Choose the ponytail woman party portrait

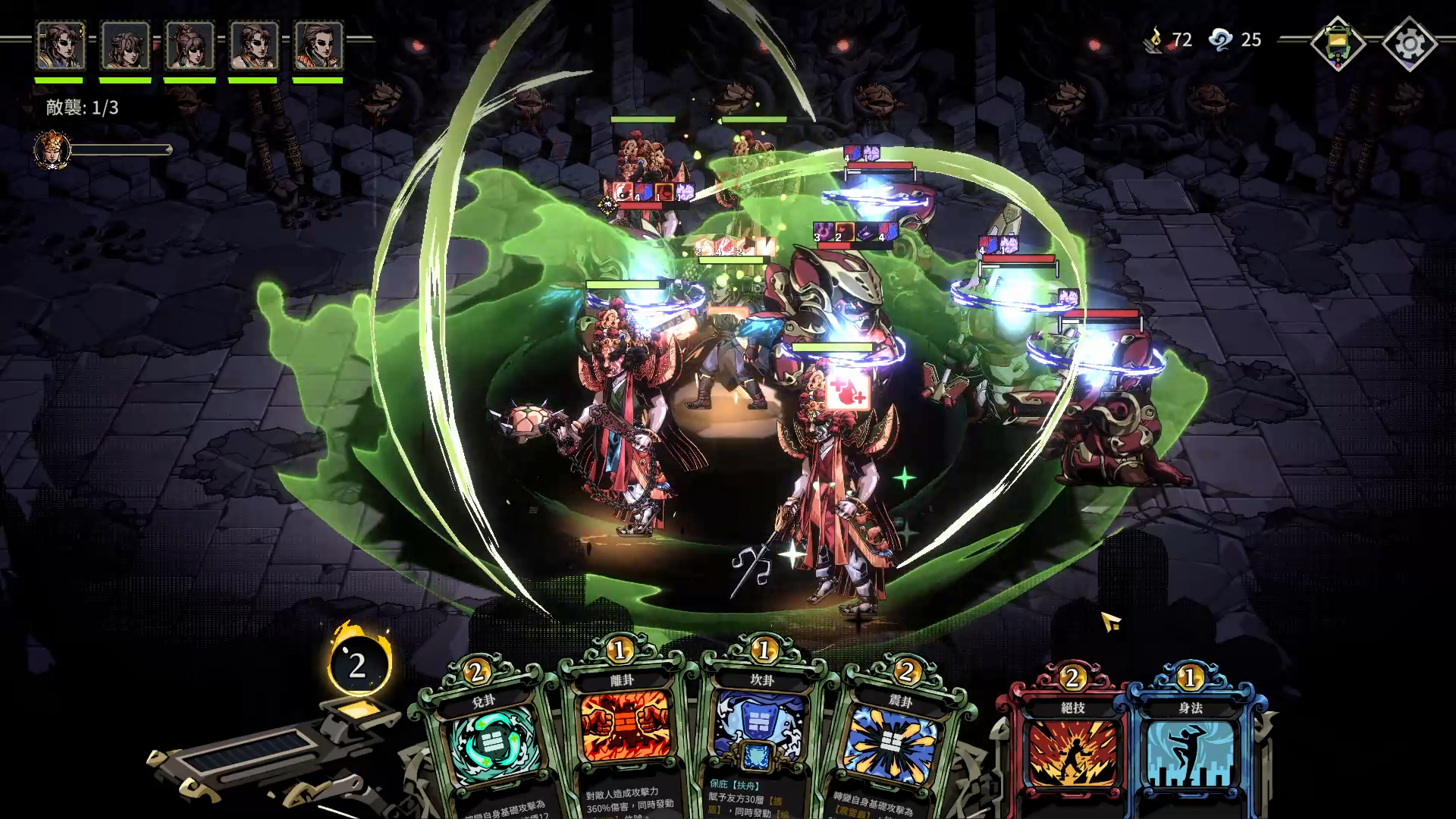[x=190, y=45]
